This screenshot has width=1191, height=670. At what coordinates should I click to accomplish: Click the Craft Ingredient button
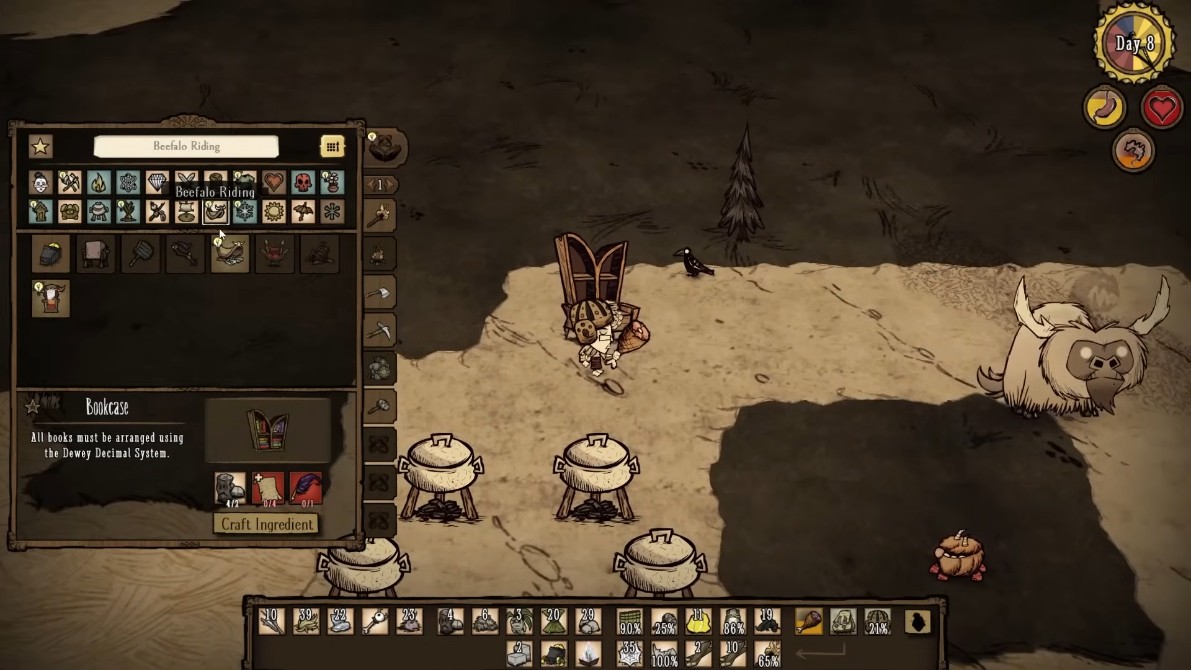pyautogui.click(x=266, y=524)
